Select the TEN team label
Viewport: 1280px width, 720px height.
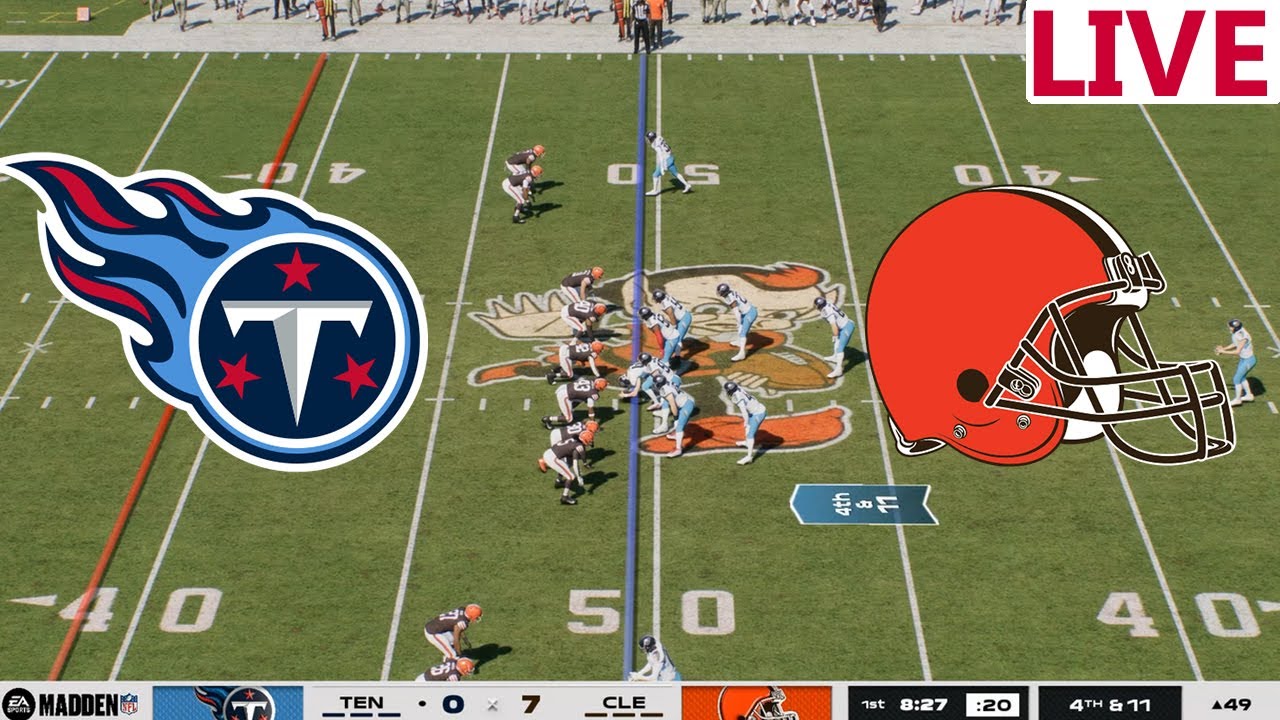coord(360,702)
